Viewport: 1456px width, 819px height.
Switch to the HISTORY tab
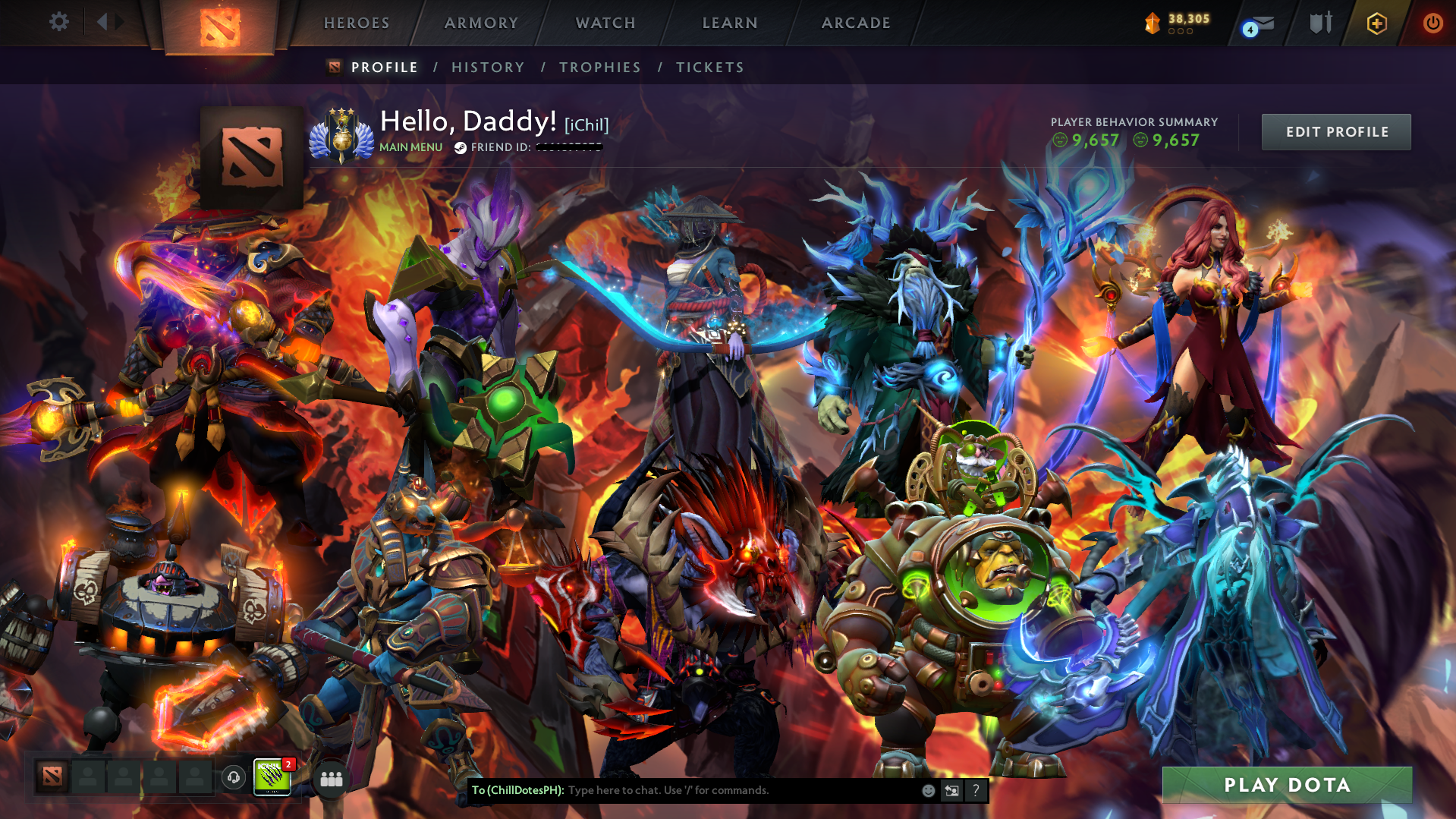[488, 67]
